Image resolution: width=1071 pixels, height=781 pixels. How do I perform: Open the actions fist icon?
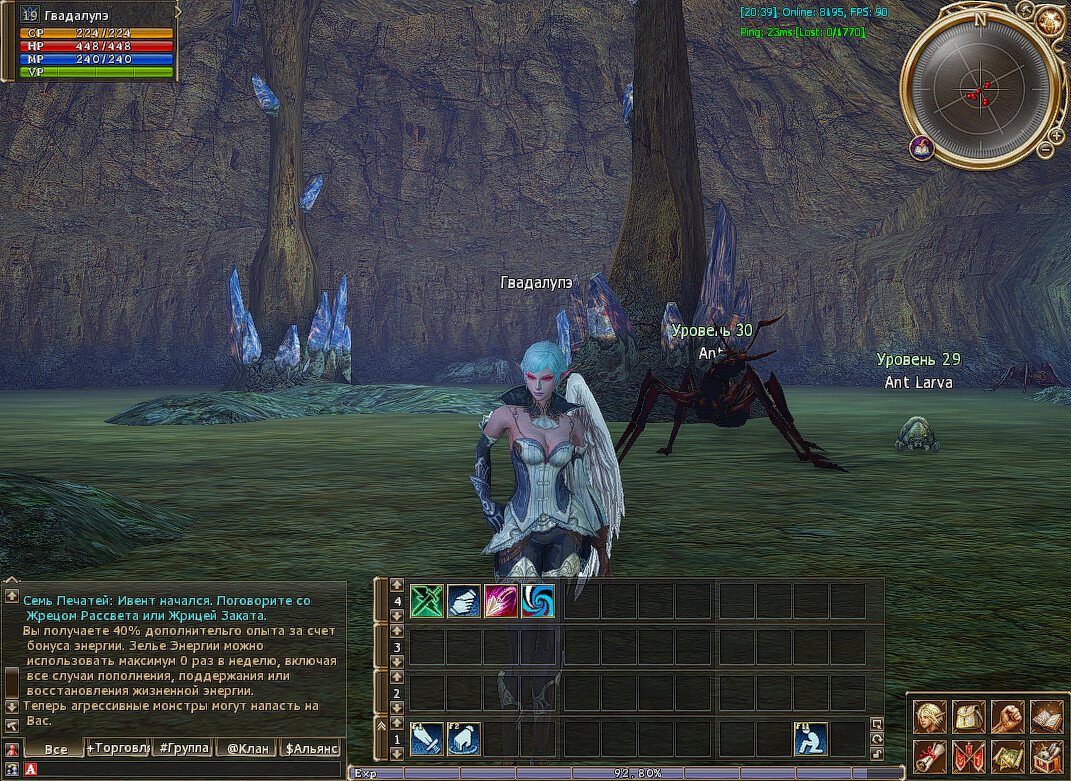1007,716
